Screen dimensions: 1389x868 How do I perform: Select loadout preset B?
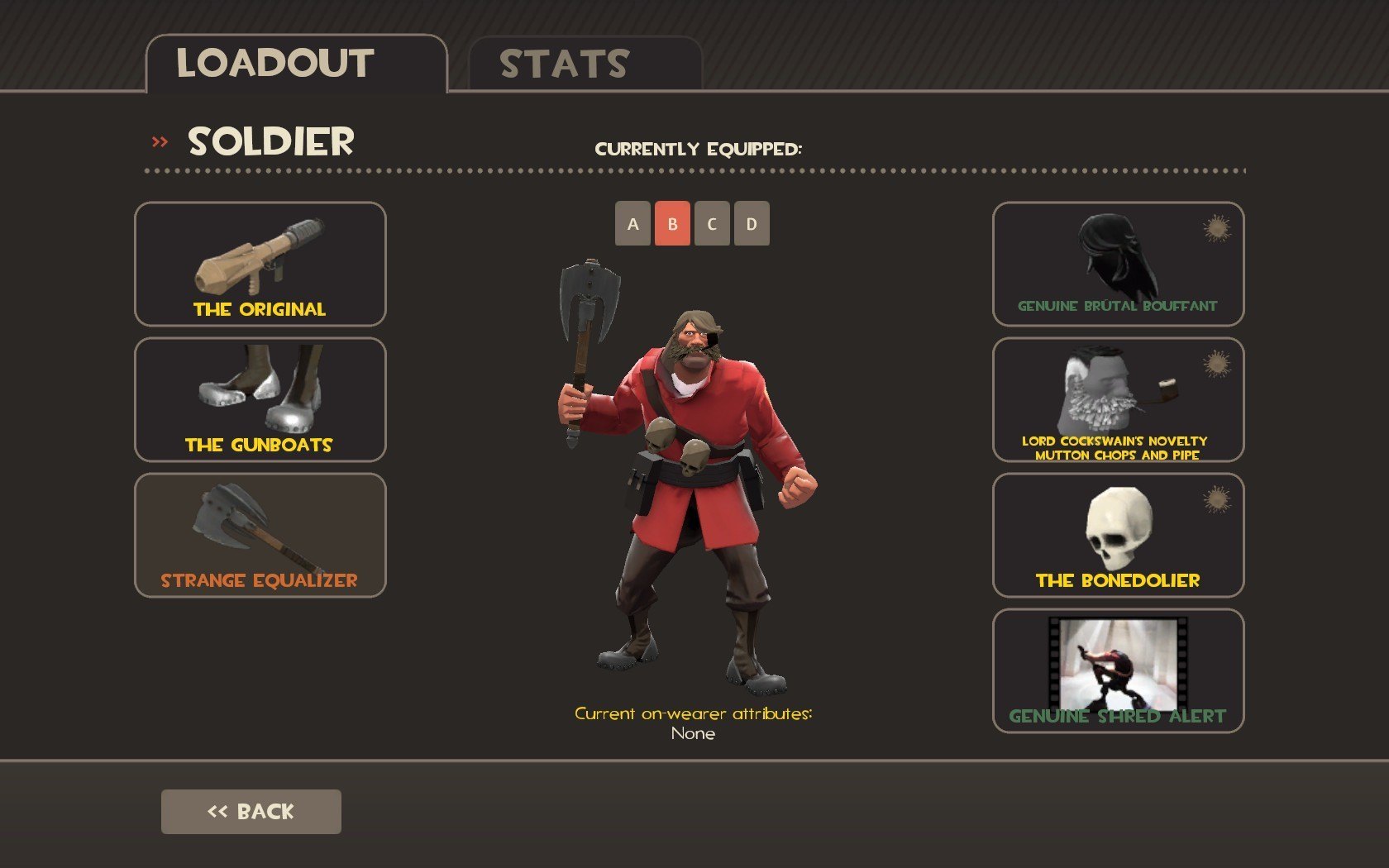[x=672, y=223]
